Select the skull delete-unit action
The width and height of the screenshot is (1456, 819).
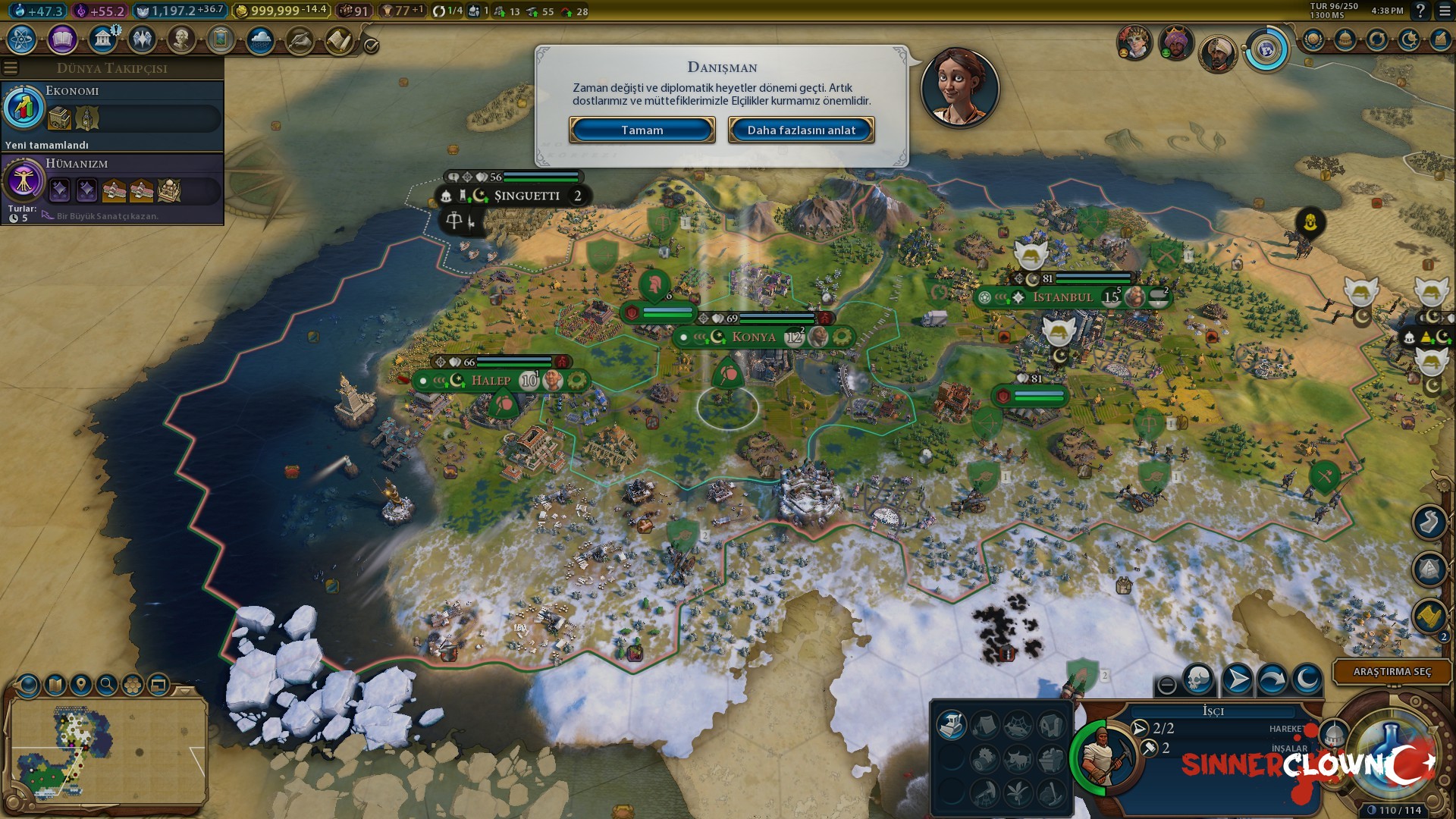(1198, 679)
